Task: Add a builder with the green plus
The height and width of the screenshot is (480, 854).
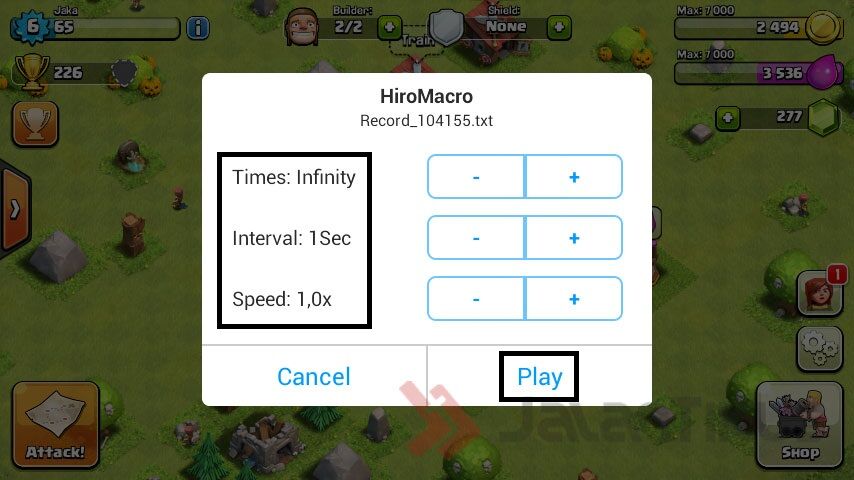Action: pyautogui.click(x=389, y=27)
